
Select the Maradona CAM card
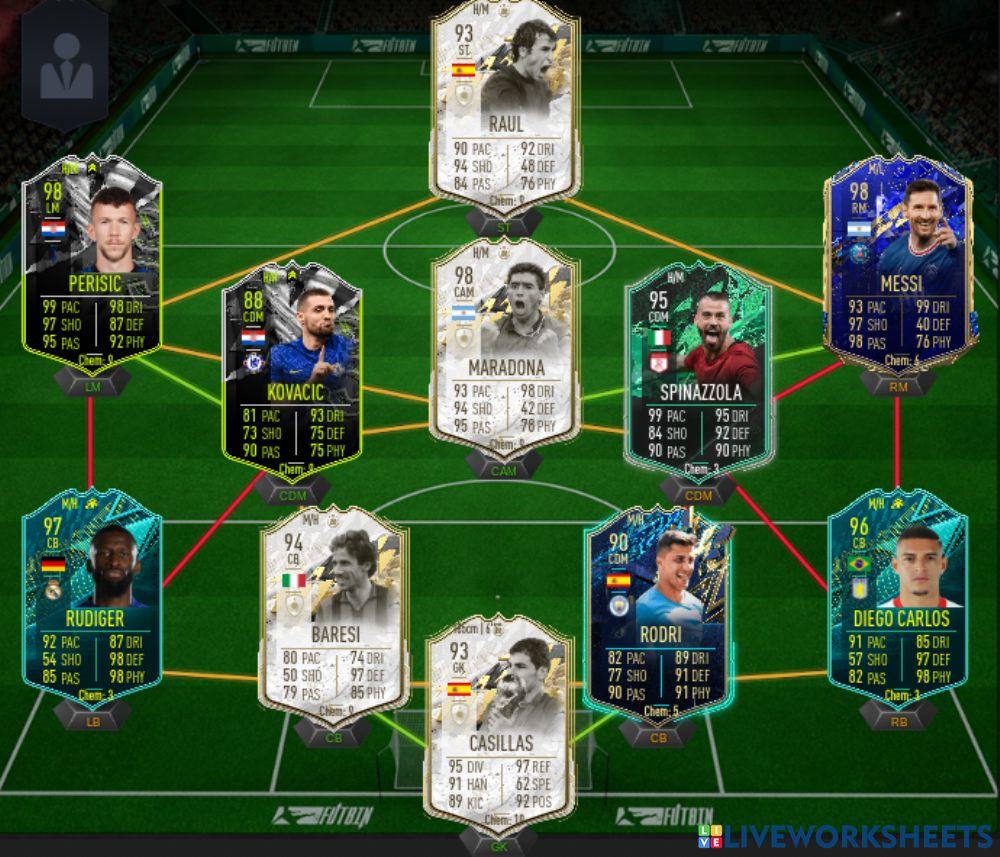[504, 340]
